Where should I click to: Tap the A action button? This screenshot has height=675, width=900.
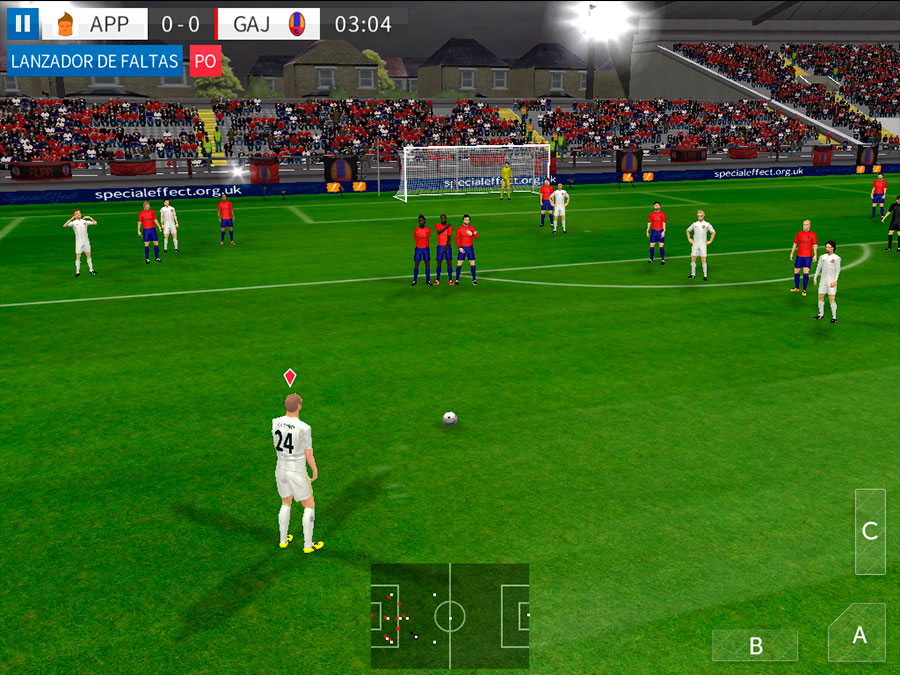pos(857,634)
